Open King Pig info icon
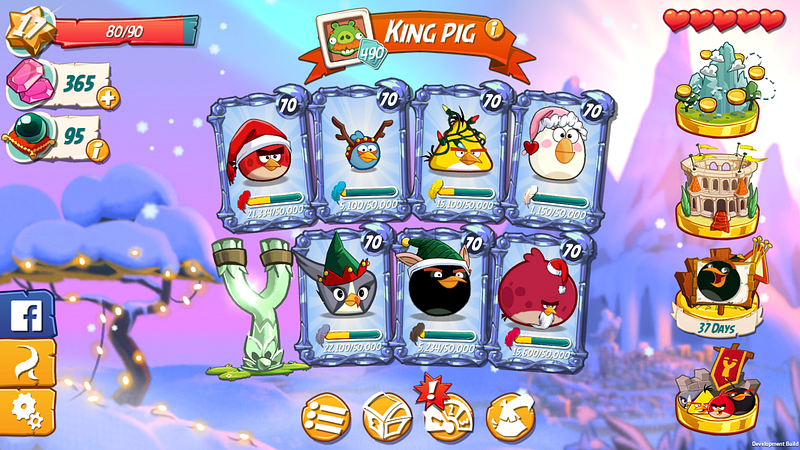800x450 pixels. tap(494, 29)
